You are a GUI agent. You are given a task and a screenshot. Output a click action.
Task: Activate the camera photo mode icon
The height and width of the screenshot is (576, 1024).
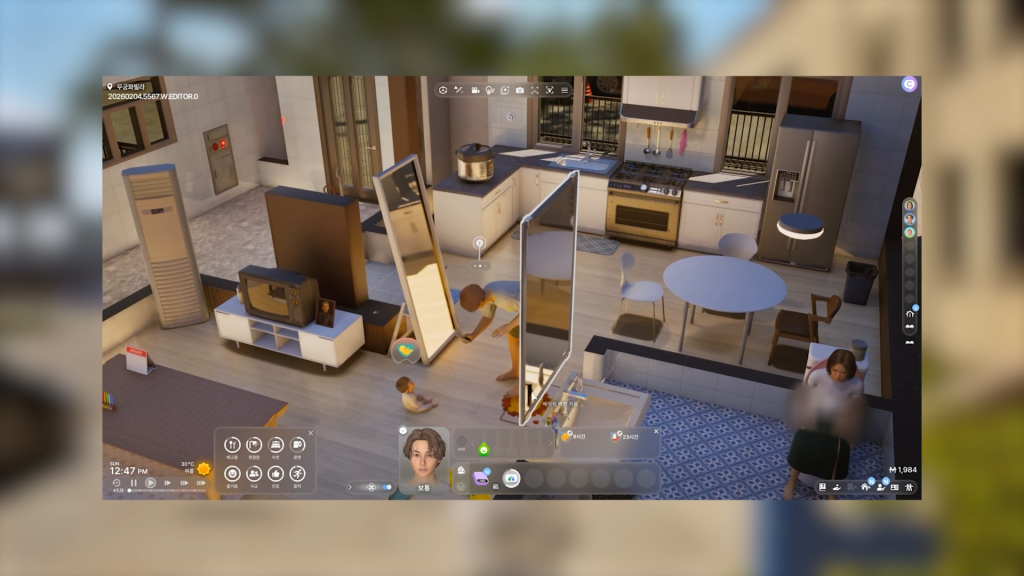point(519,90)
